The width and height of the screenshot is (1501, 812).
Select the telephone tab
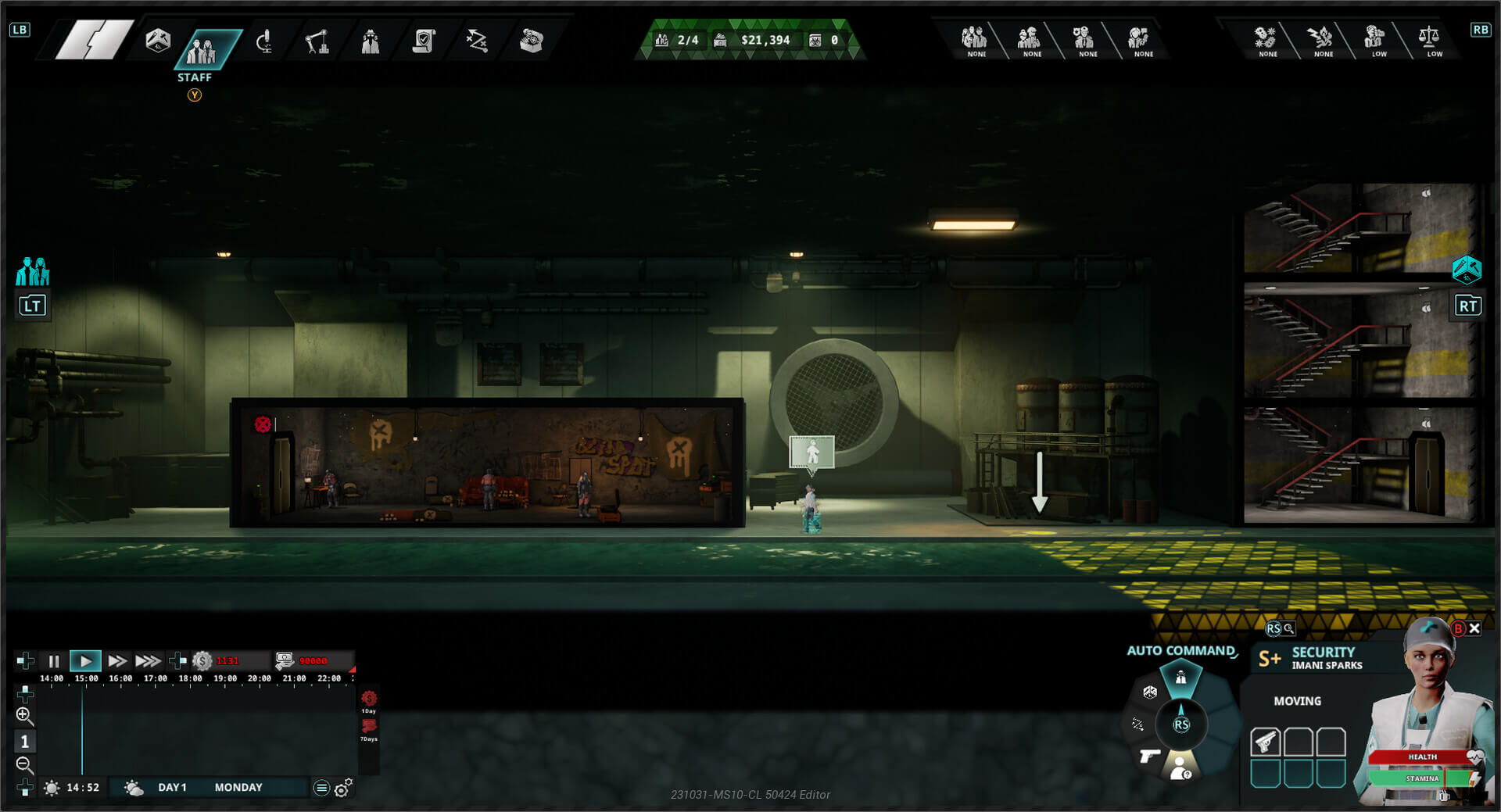(531, 41)
